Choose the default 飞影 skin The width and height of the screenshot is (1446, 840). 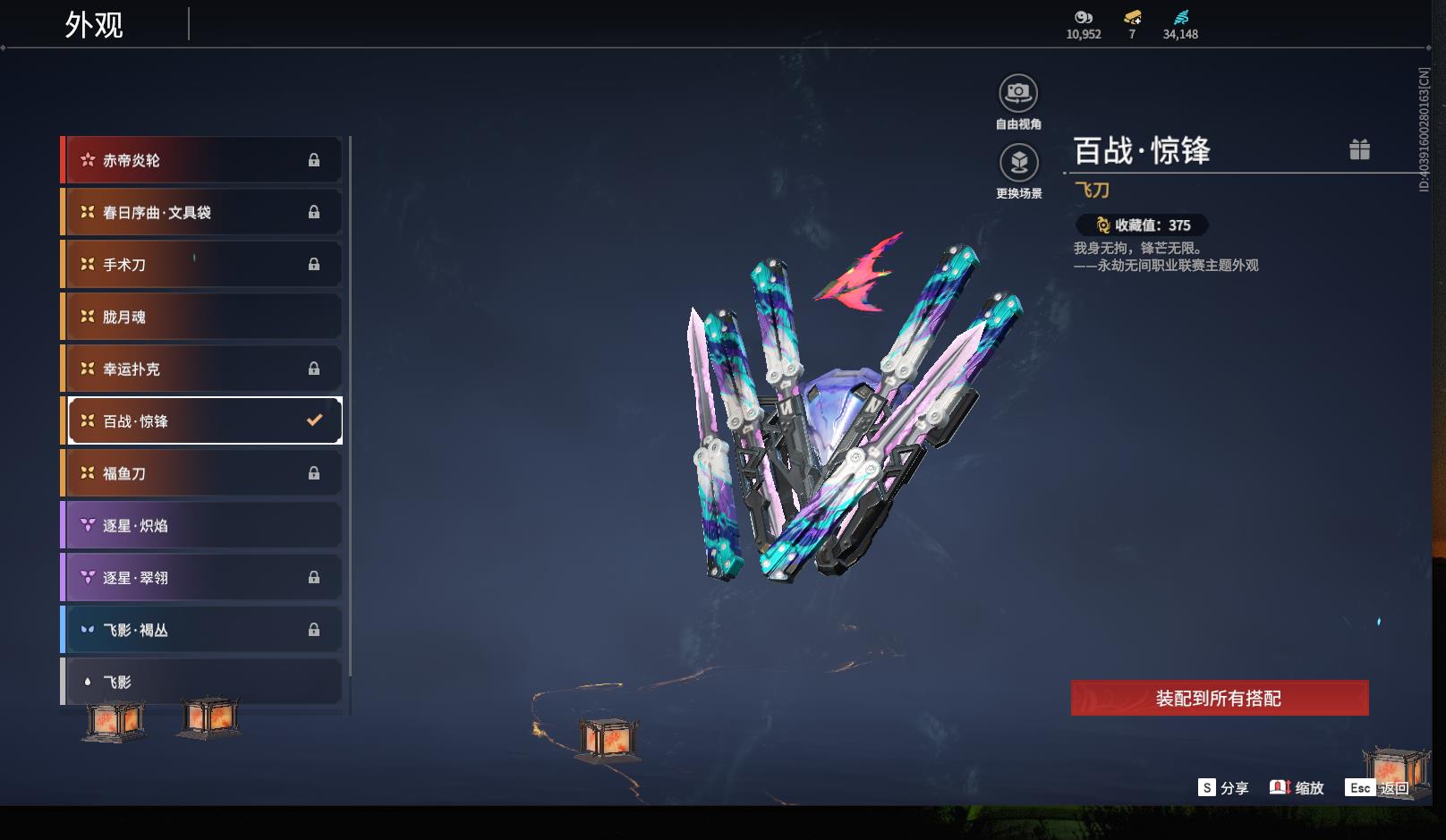[x=203, y=682]
